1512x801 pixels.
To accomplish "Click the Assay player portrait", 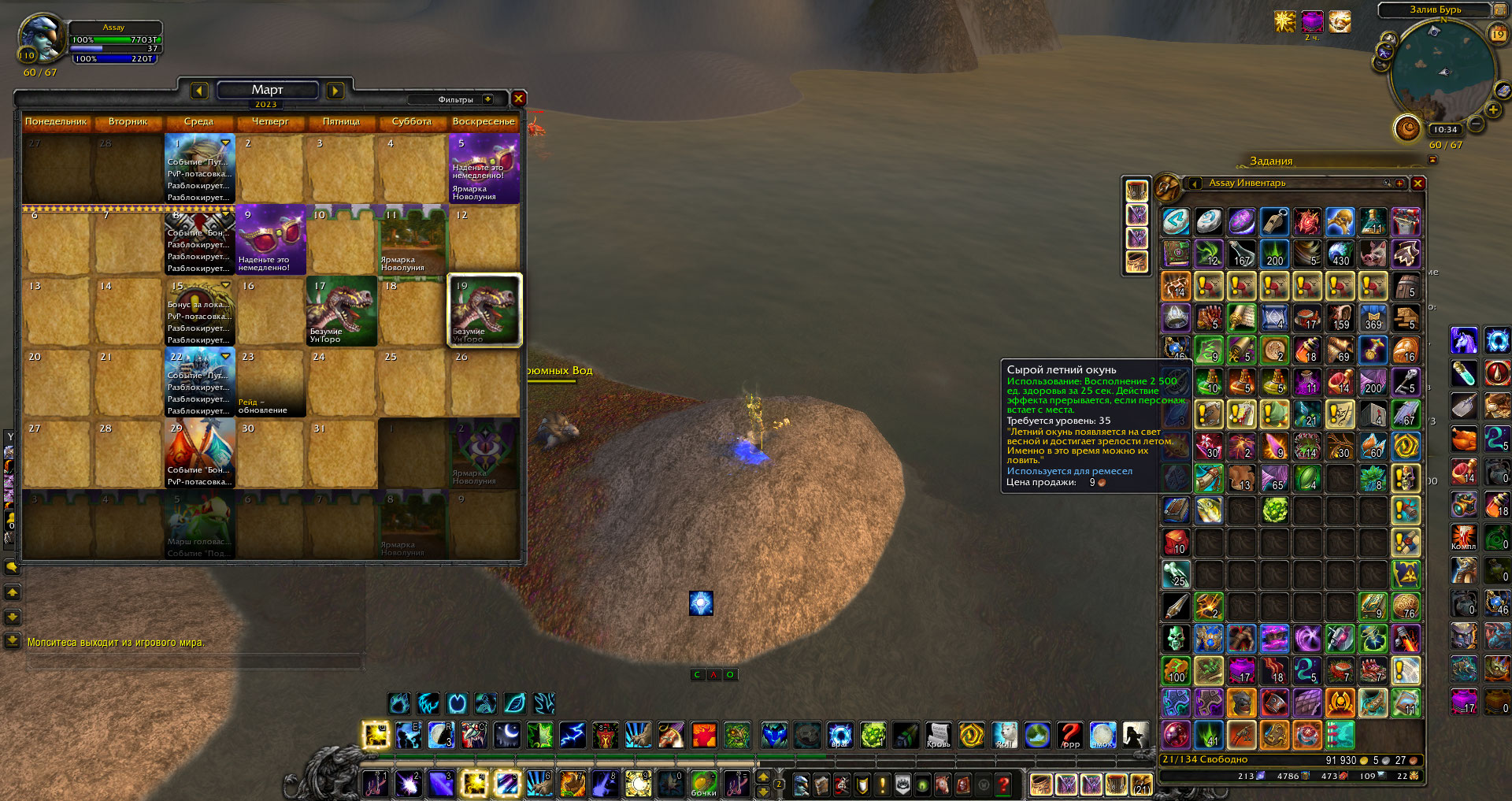I will (x=41, y=38).
